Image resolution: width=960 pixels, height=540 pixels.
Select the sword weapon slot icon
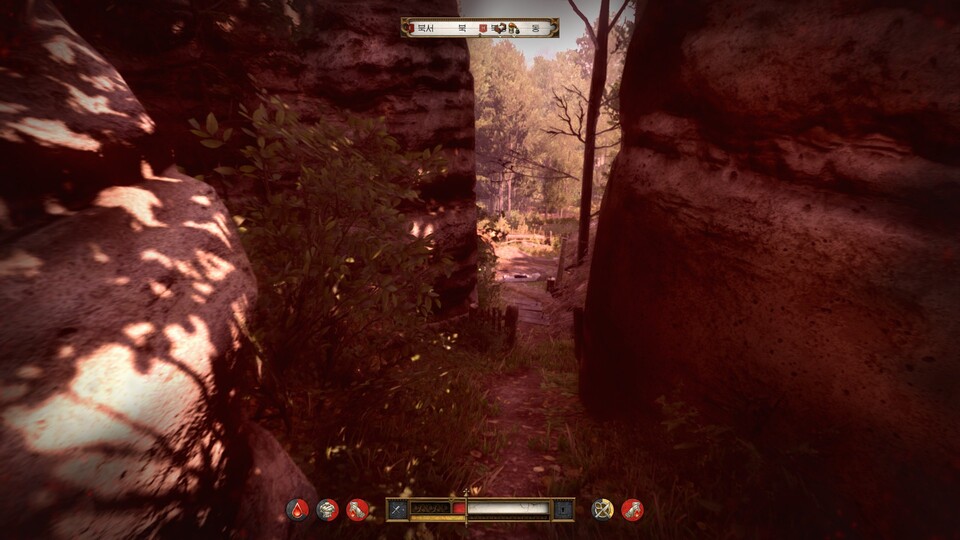(x=398, y=510)
